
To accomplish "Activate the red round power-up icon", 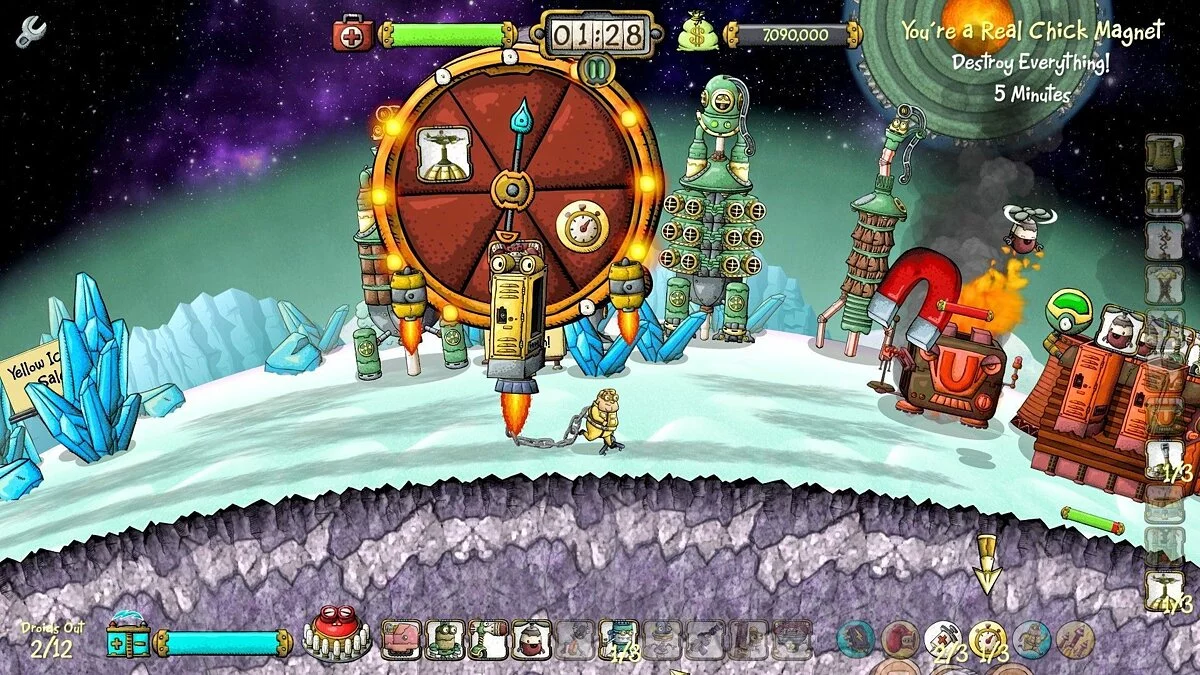I will [899, 640].
